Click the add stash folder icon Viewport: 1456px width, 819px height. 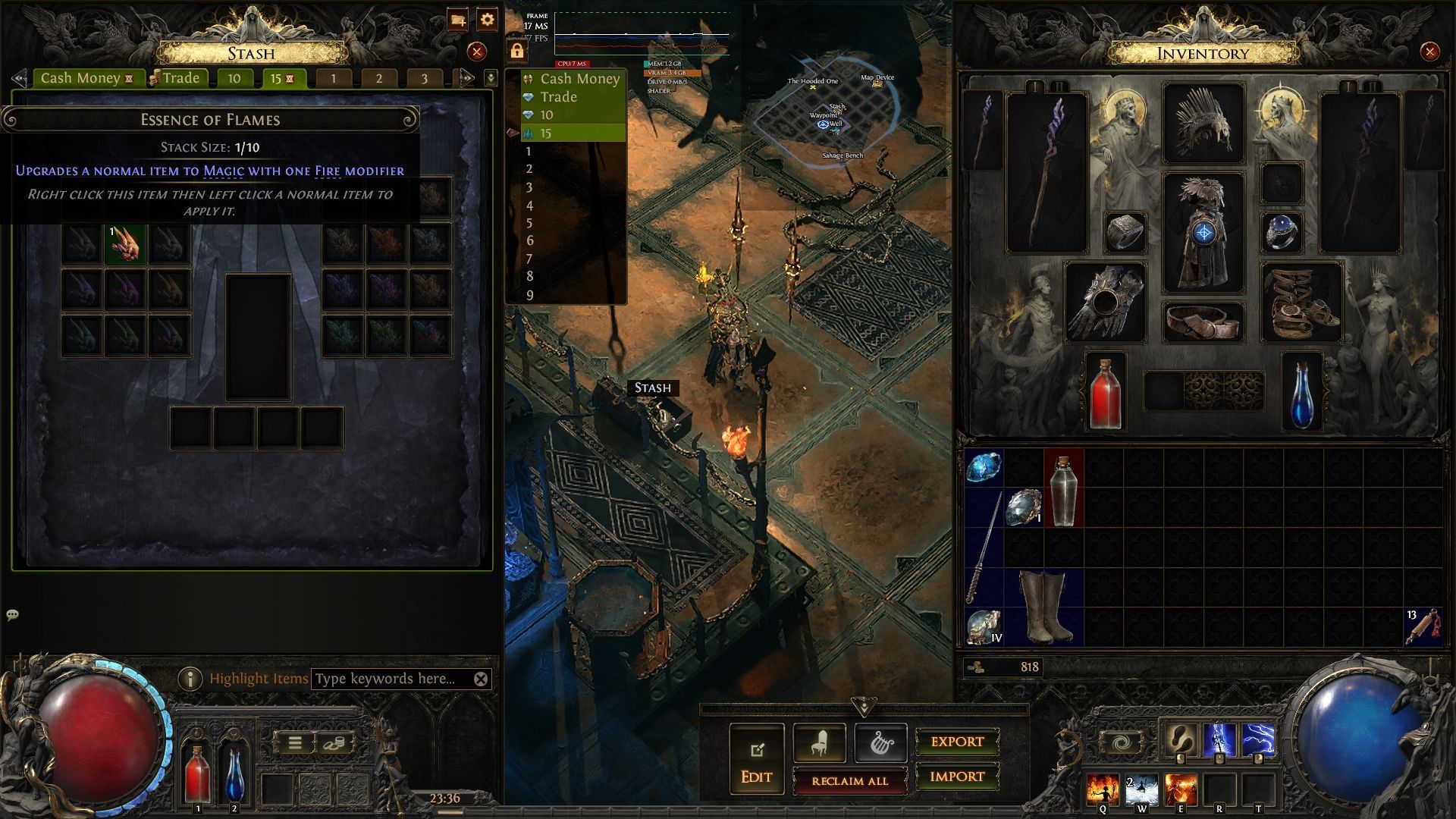click(458, 21)
